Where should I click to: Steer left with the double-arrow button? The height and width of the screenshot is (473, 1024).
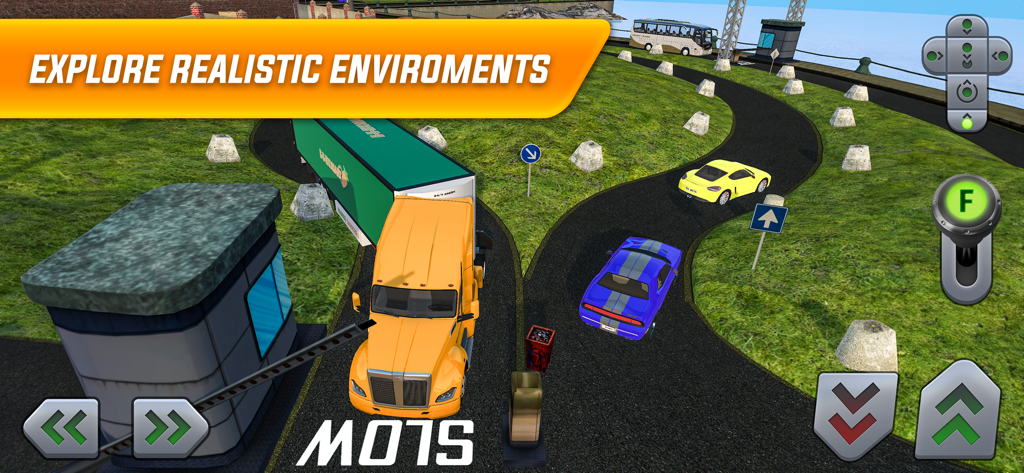click(x=62, y=428)
